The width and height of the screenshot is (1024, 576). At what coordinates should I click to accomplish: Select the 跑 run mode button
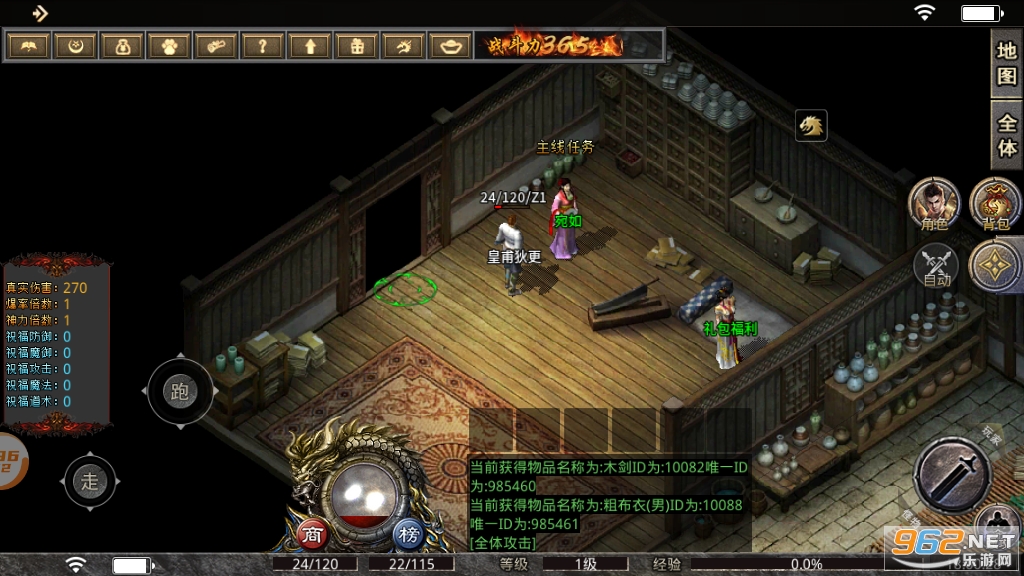pyautogui.click(x=180, y=392)
